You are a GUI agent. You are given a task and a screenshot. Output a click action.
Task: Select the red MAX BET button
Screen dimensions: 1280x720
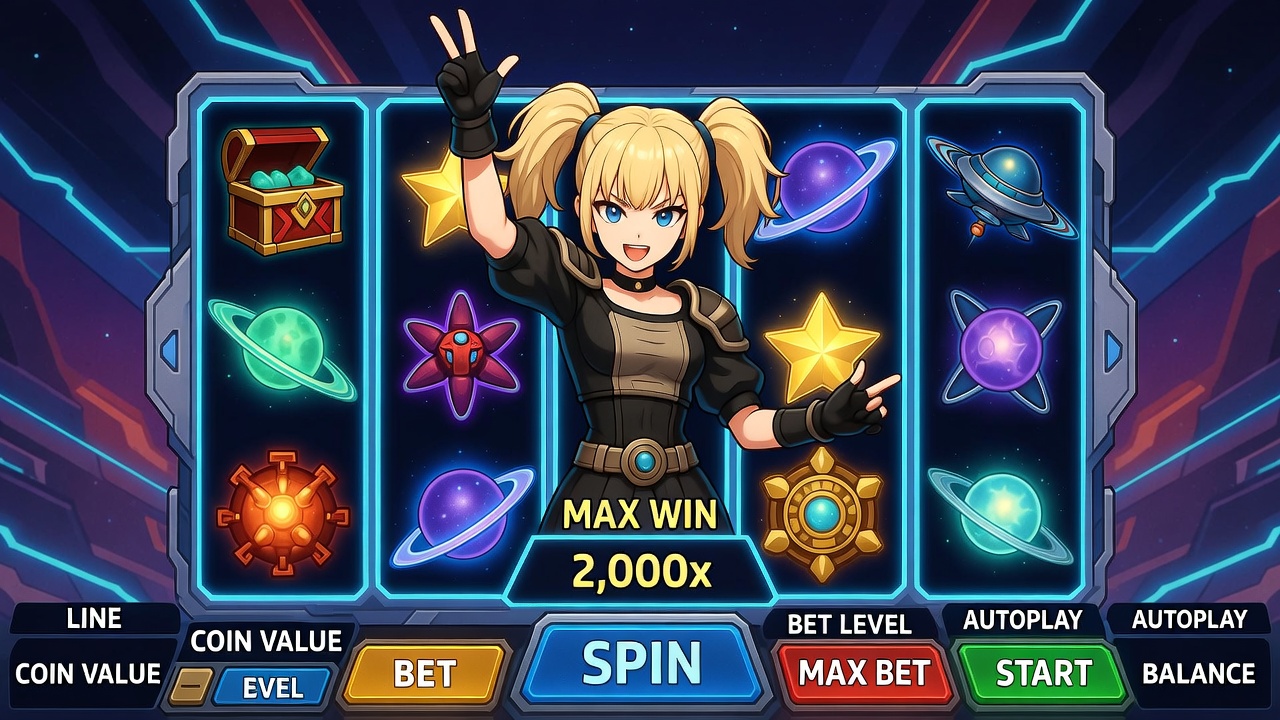865,673
